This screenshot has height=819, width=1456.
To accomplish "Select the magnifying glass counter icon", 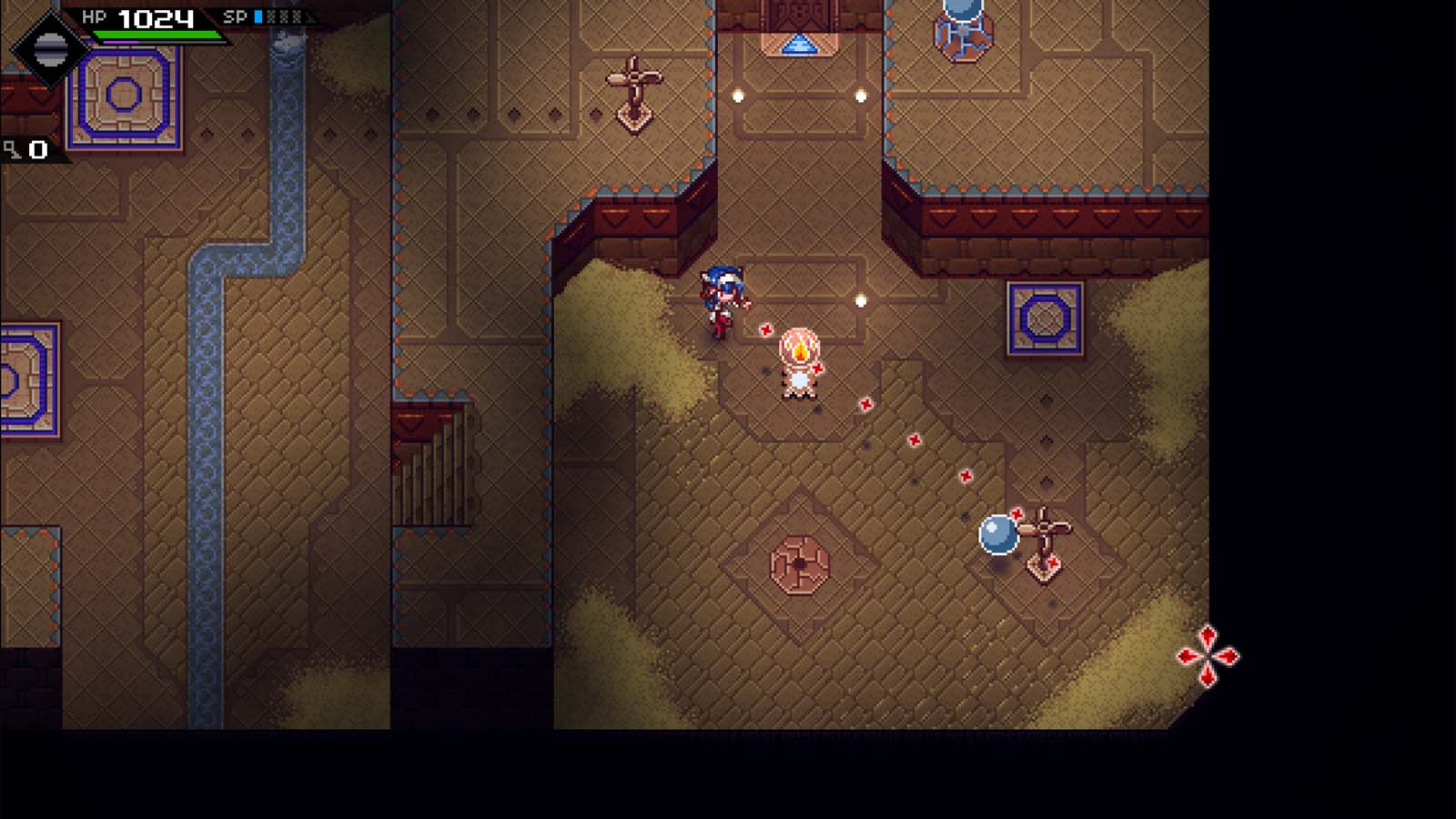I will [9, 147].
